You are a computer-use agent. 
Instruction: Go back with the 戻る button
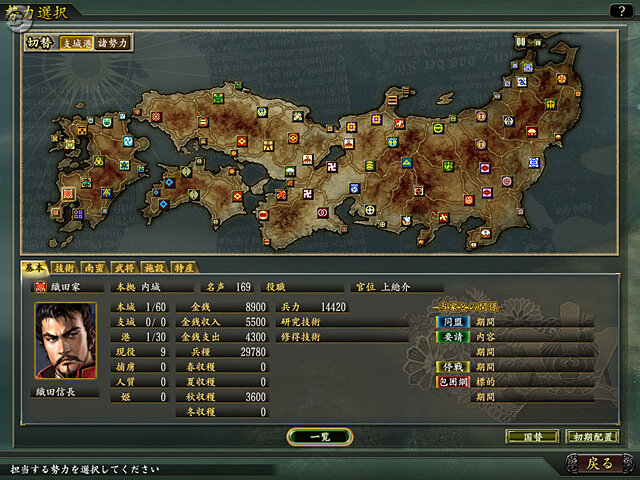click(599, 463)
